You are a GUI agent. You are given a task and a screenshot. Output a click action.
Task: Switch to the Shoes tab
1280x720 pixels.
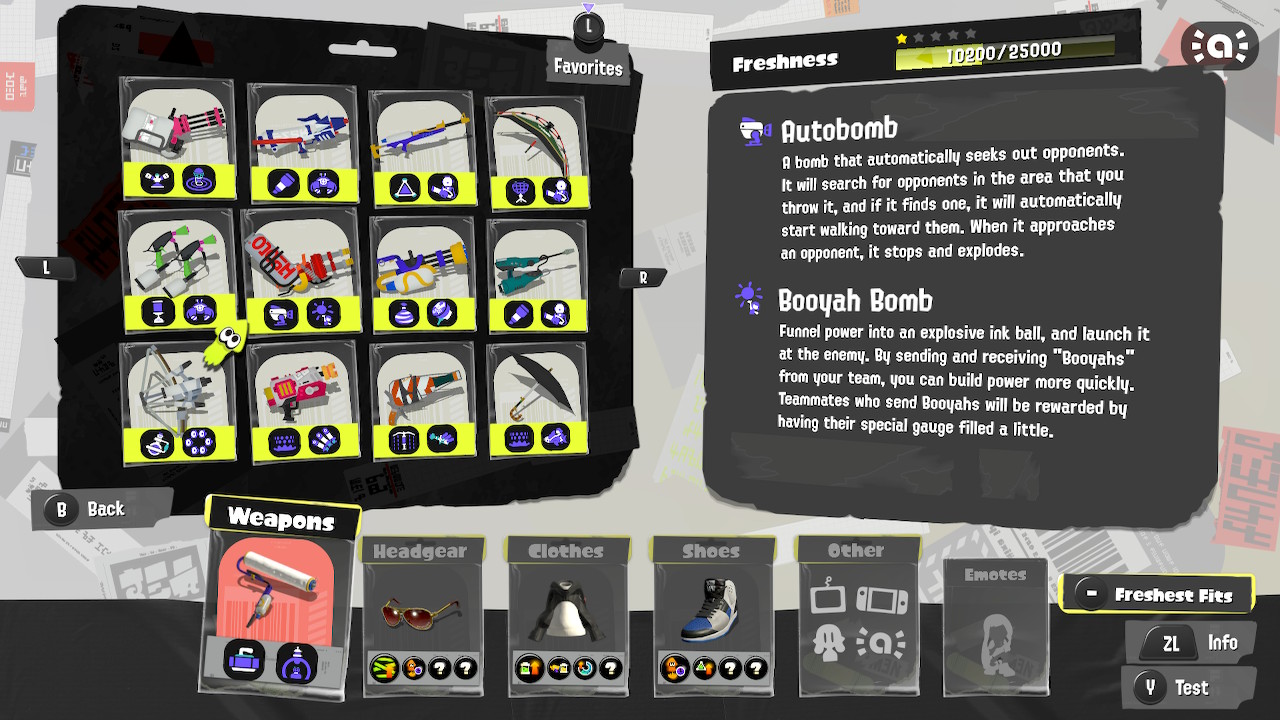(712, 550)
